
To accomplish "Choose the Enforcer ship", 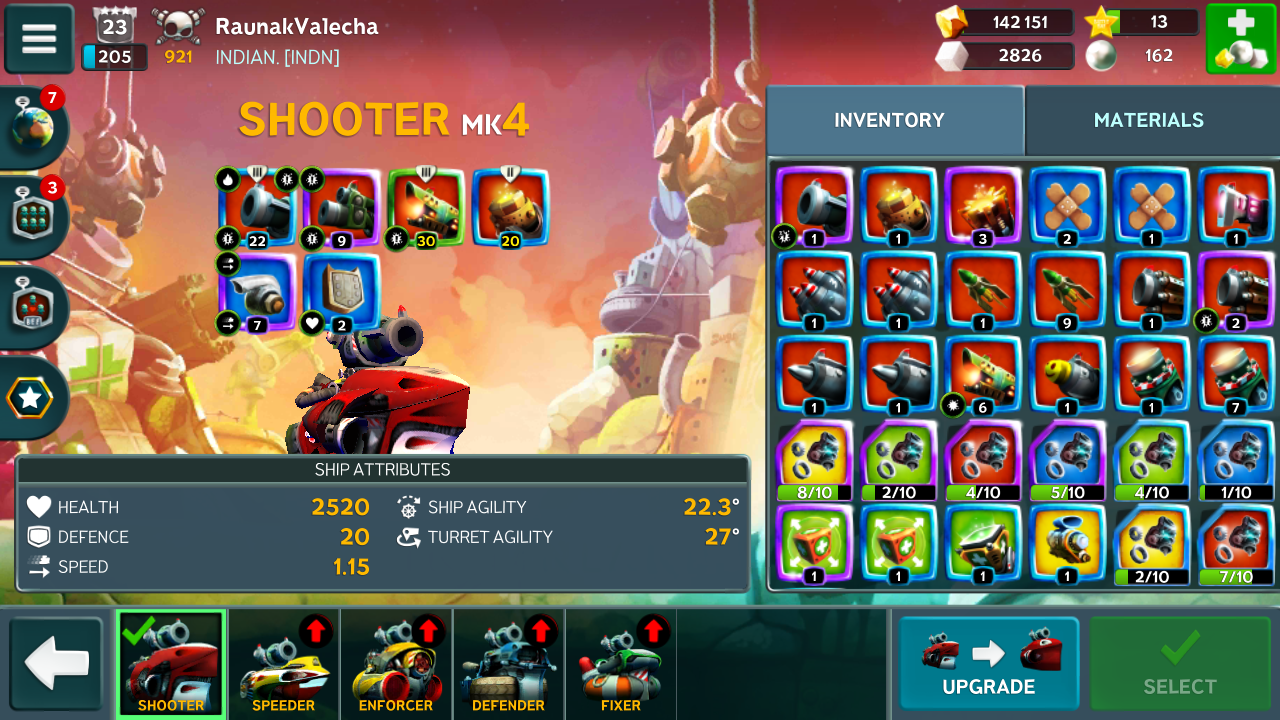I will click(396, 664).
